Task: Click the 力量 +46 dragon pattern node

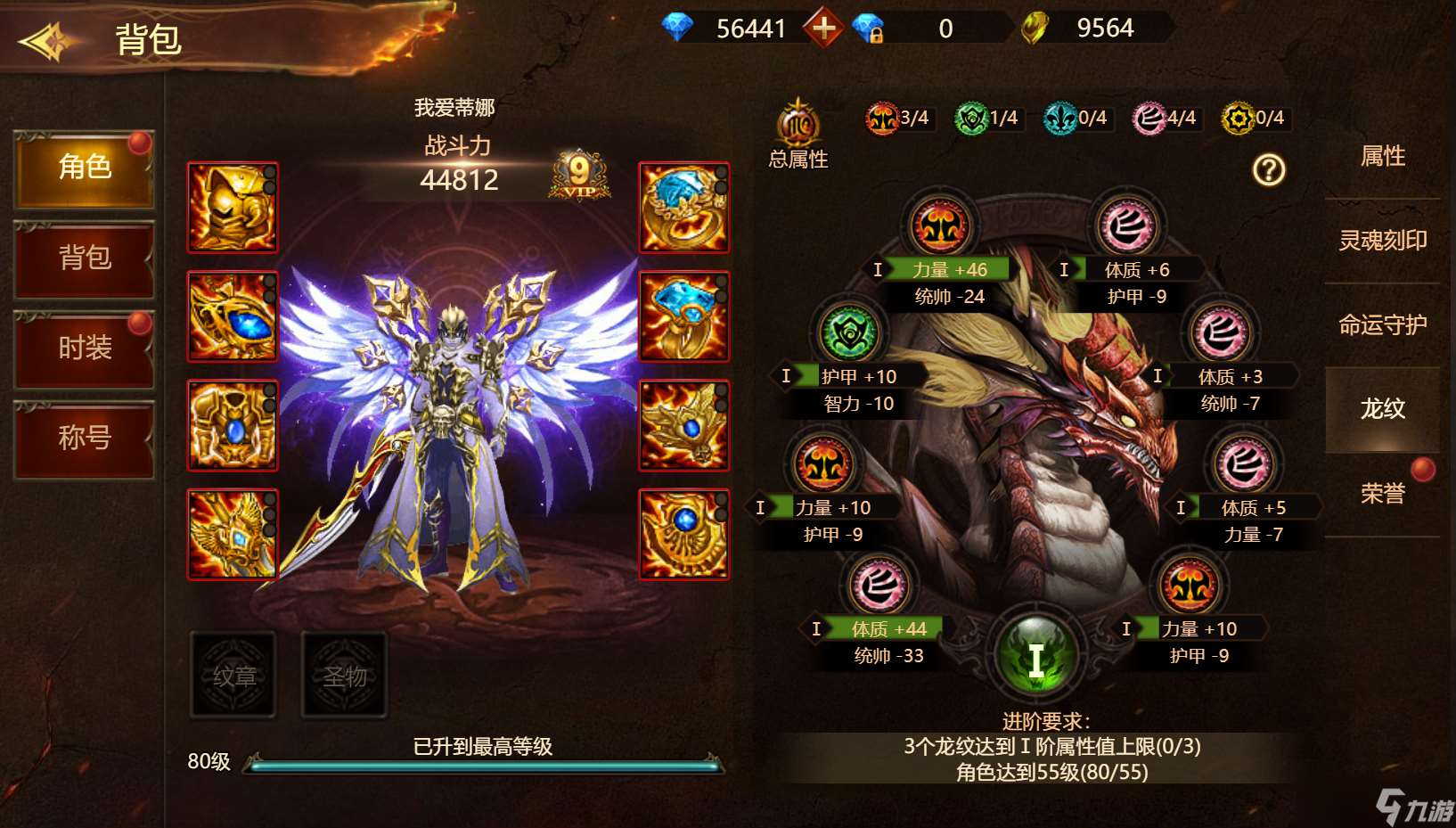Action: click(x=943, y=225)
